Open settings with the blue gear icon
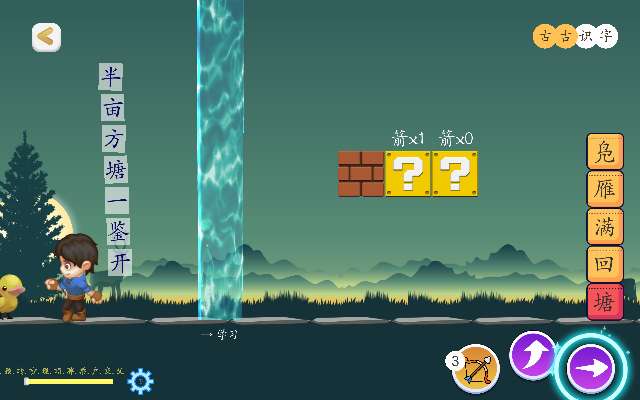640x400 pixels. pyautogui.click(x=141, y=380)
